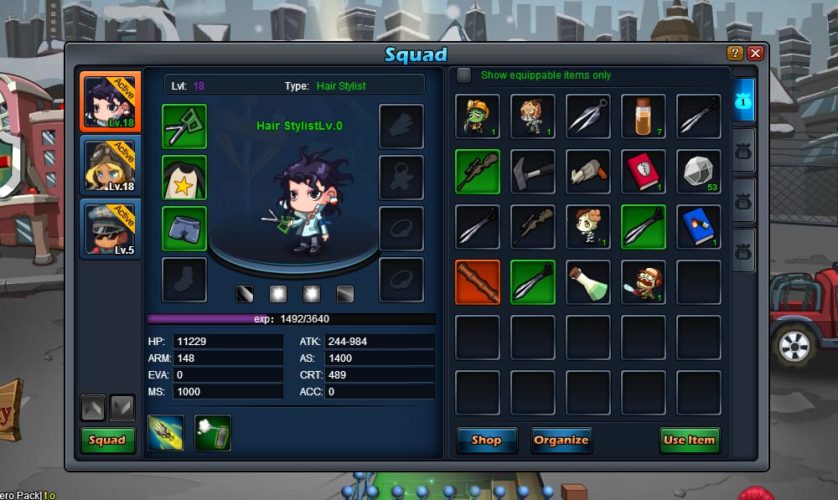Select the Lv.18 blonde squad member portrait
Screen dimensions: 838x500
tap(107, 165)
